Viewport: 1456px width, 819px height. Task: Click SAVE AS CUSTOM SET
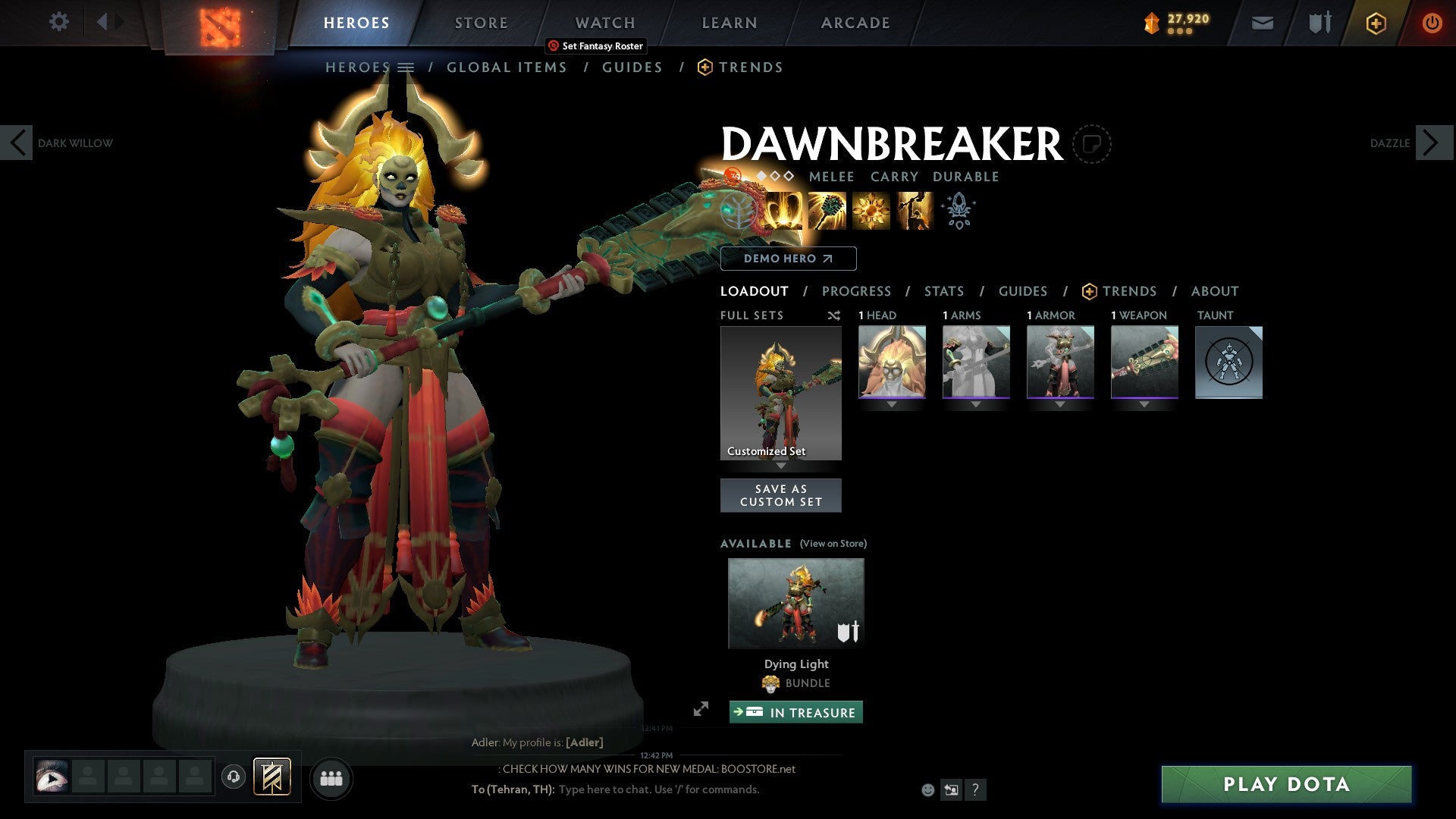[x=780, y=494]
